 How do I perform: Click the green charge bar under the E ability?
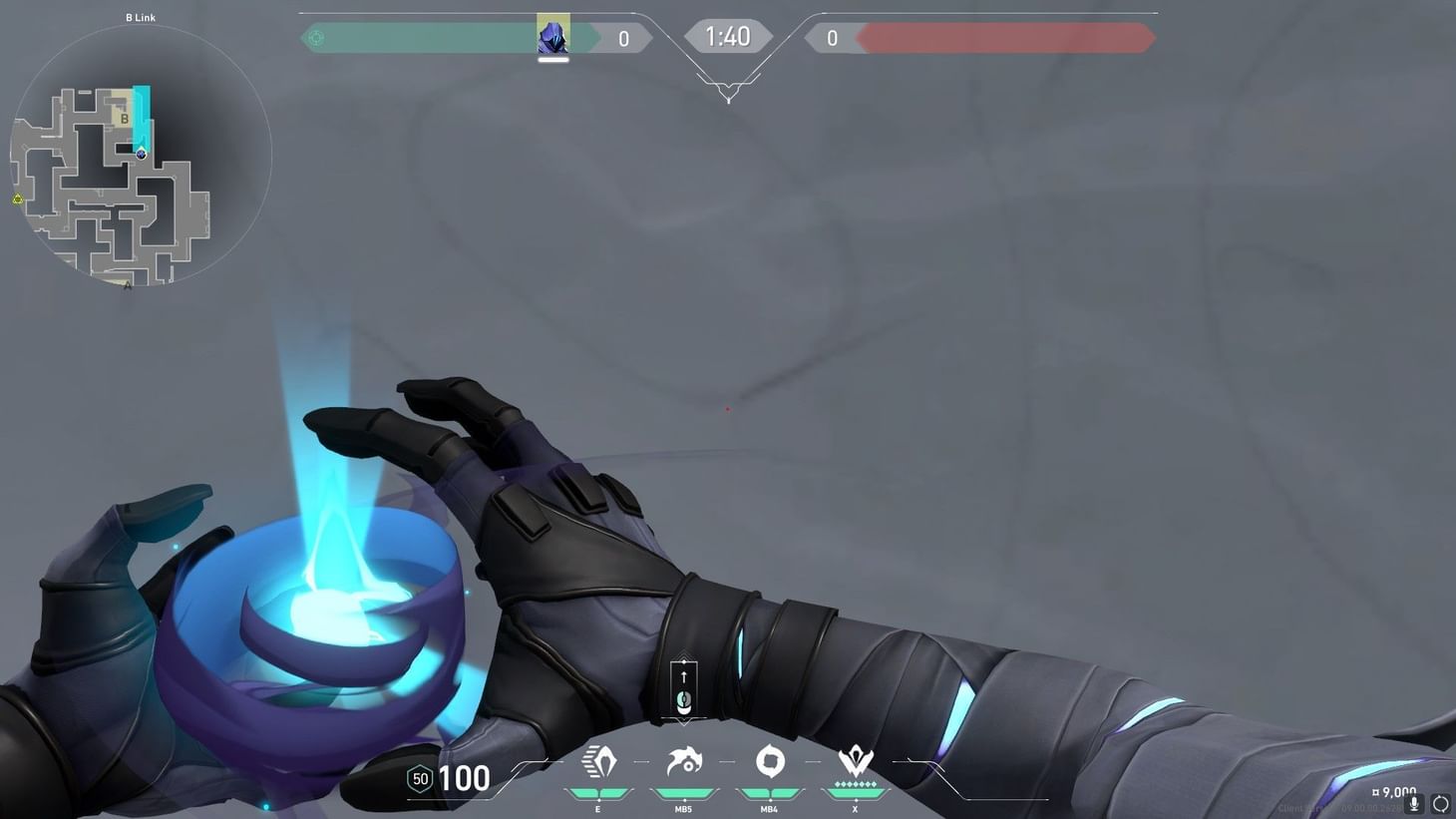click(x=597, y=791)
